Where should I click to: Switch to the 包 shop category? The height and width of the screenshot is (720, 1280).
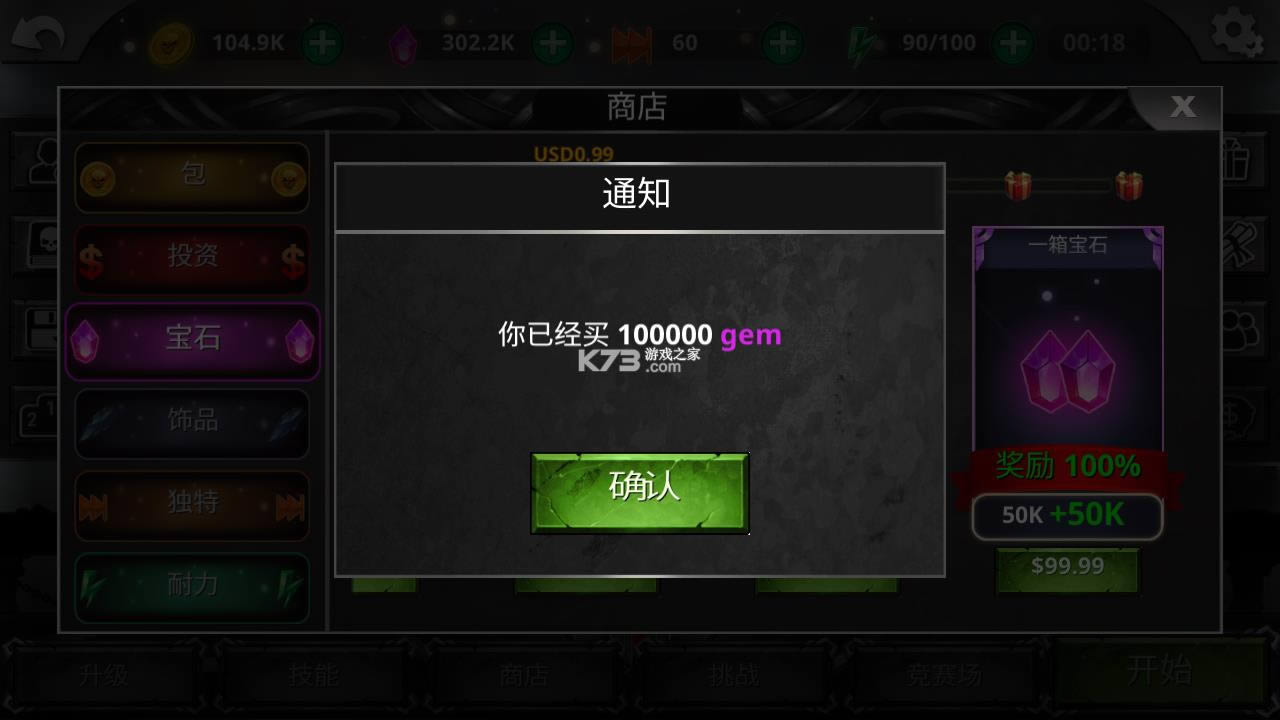pos(192,177)
